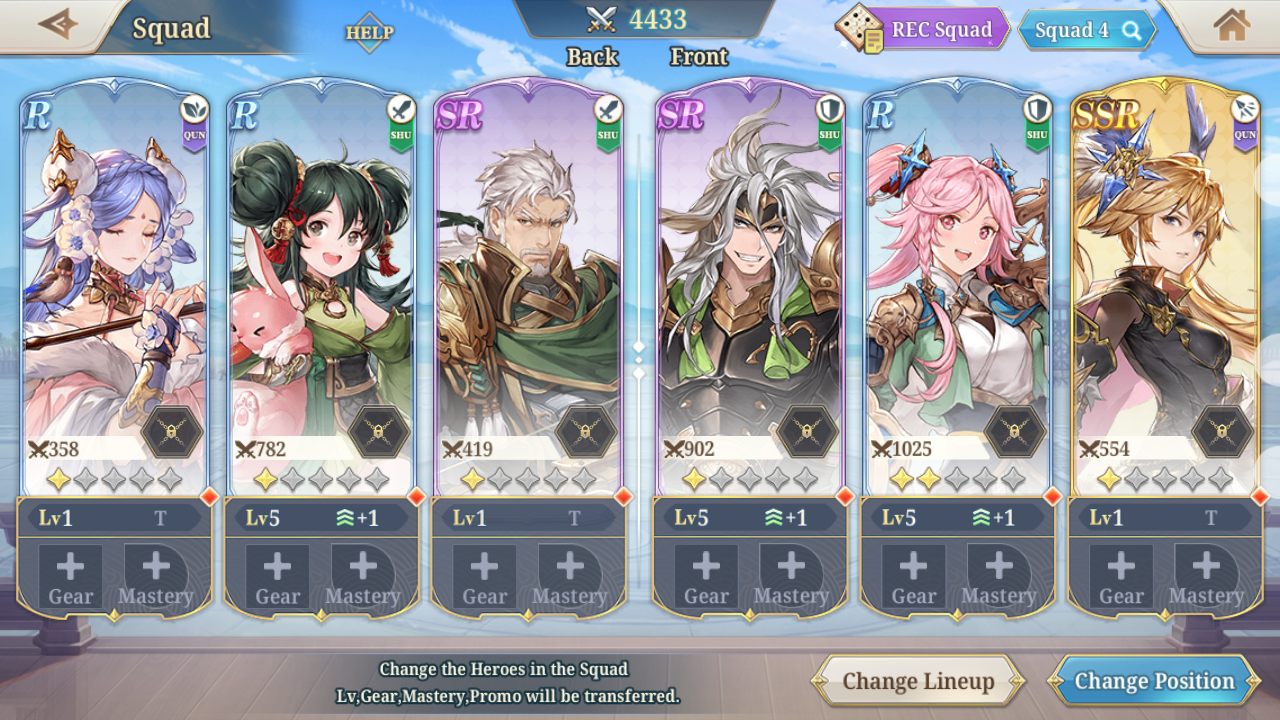Select the blue-haired flute hero card

coord(115,280)
